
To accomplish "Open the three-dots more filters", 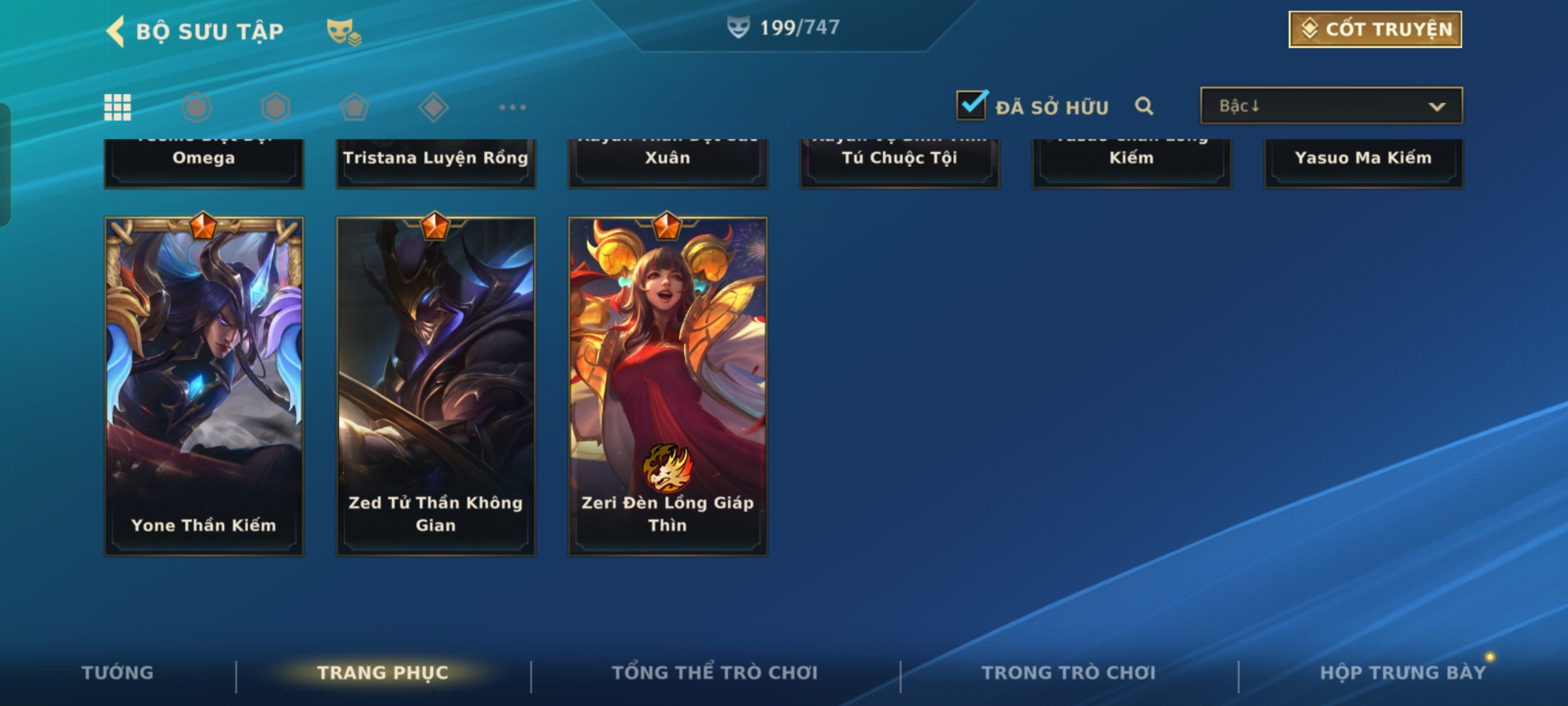I will coord(512,107).
